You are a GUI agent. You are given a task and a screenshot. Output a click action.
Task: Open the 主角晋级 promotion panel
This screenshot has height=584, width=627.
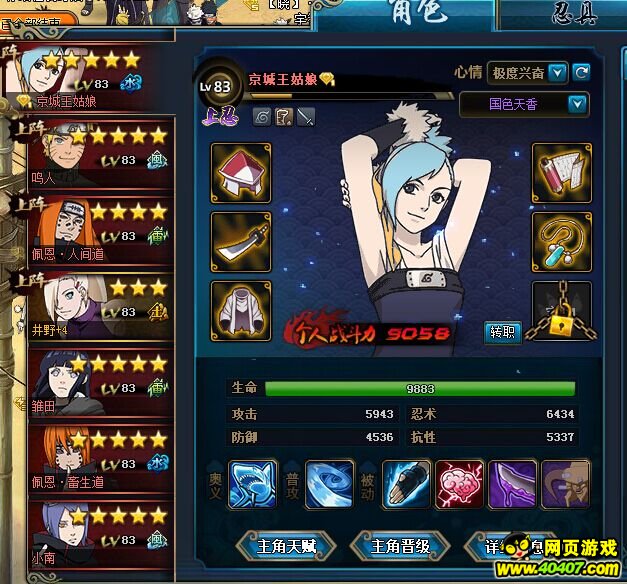point(400,546)
